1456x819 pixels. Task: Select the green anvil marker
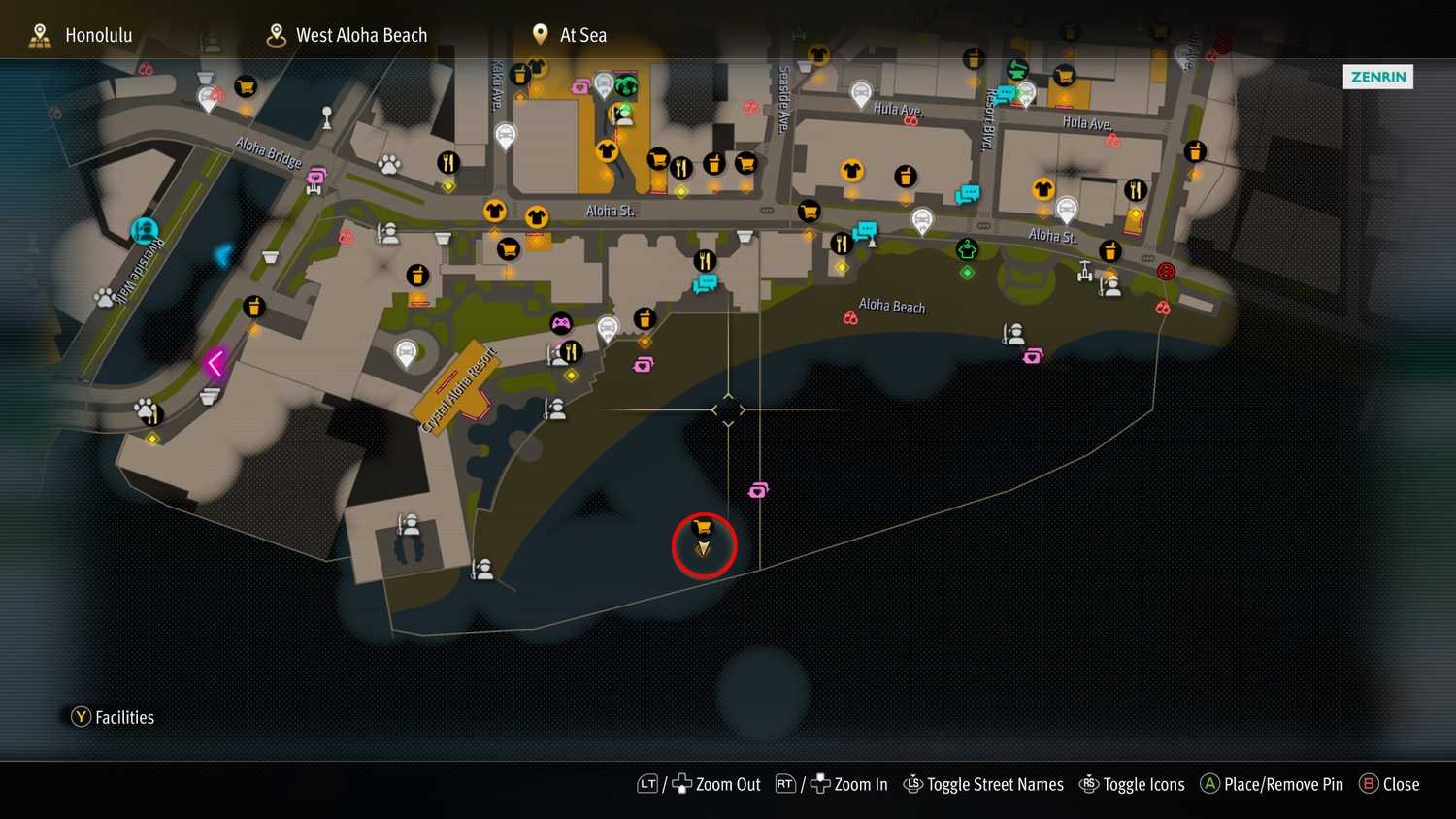(x=1017, y=70)
